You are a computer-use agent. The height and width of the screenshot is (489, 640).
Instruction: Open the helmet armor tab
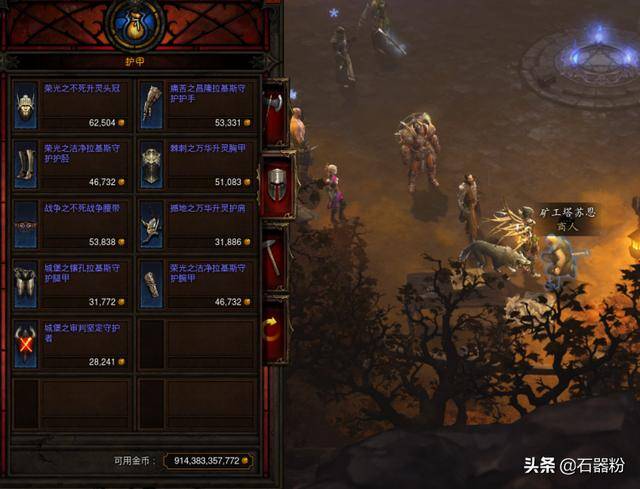(x=276, y=185)
